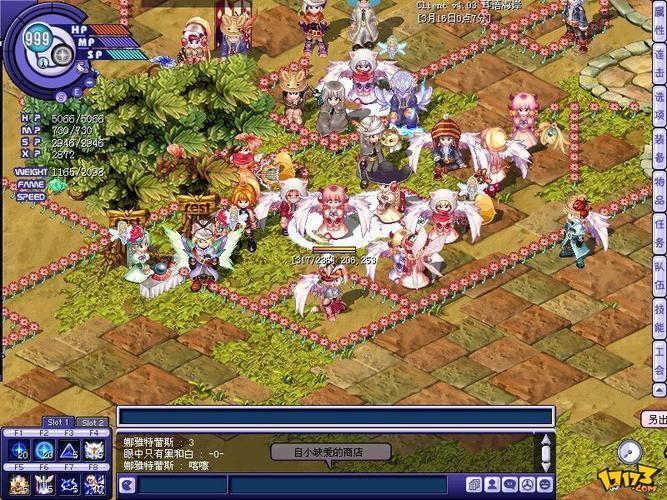Activate the F4 white winged skill

(x=95, y=452)
